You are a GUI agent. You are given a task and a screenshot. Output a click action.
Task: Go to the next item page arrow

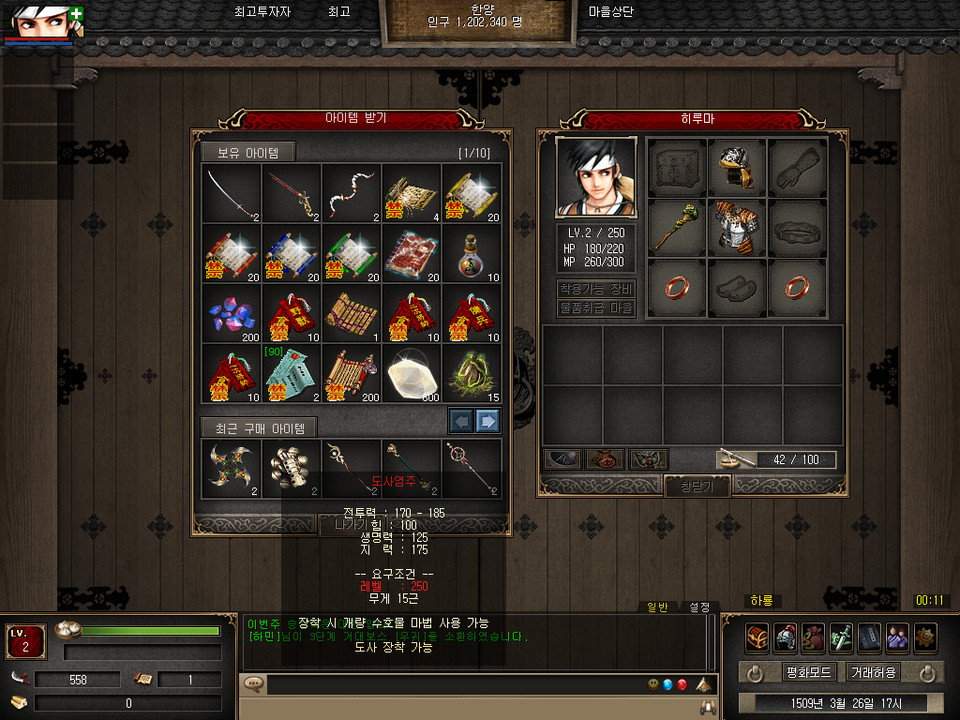click(487, 420)
